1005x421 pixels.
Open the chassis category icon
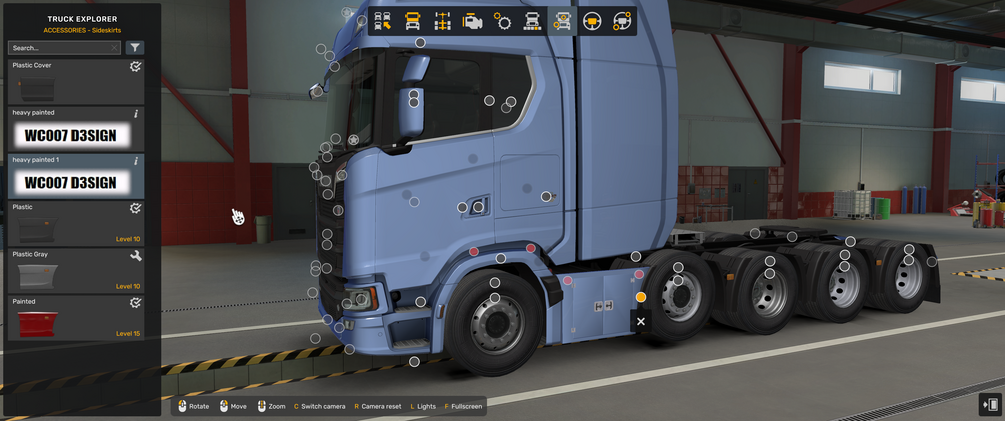(x=443, y=21)
